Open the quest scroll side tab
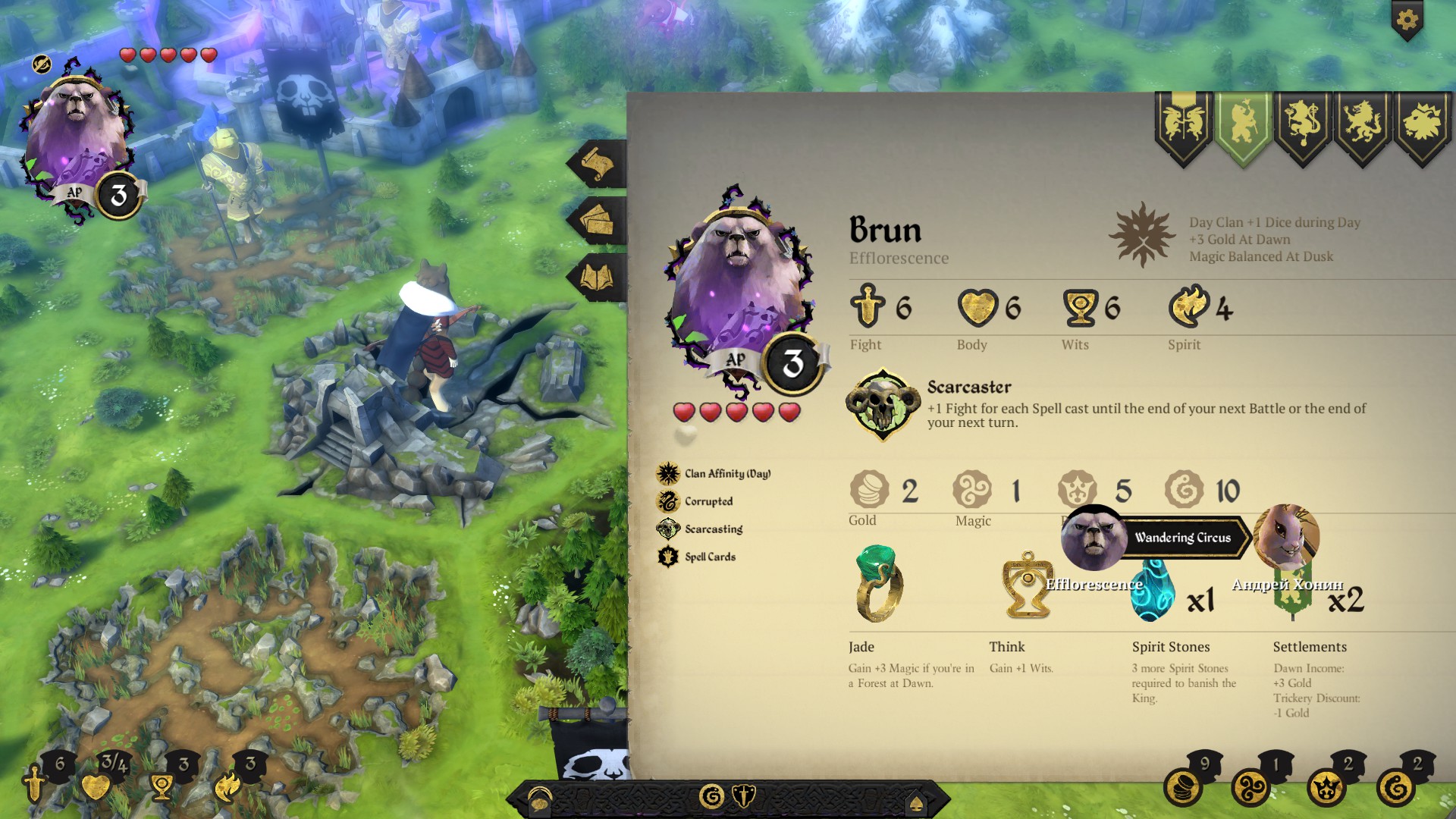Image resolution: width=1456 pixels, height=819 pixels. (x=598, y=163)
